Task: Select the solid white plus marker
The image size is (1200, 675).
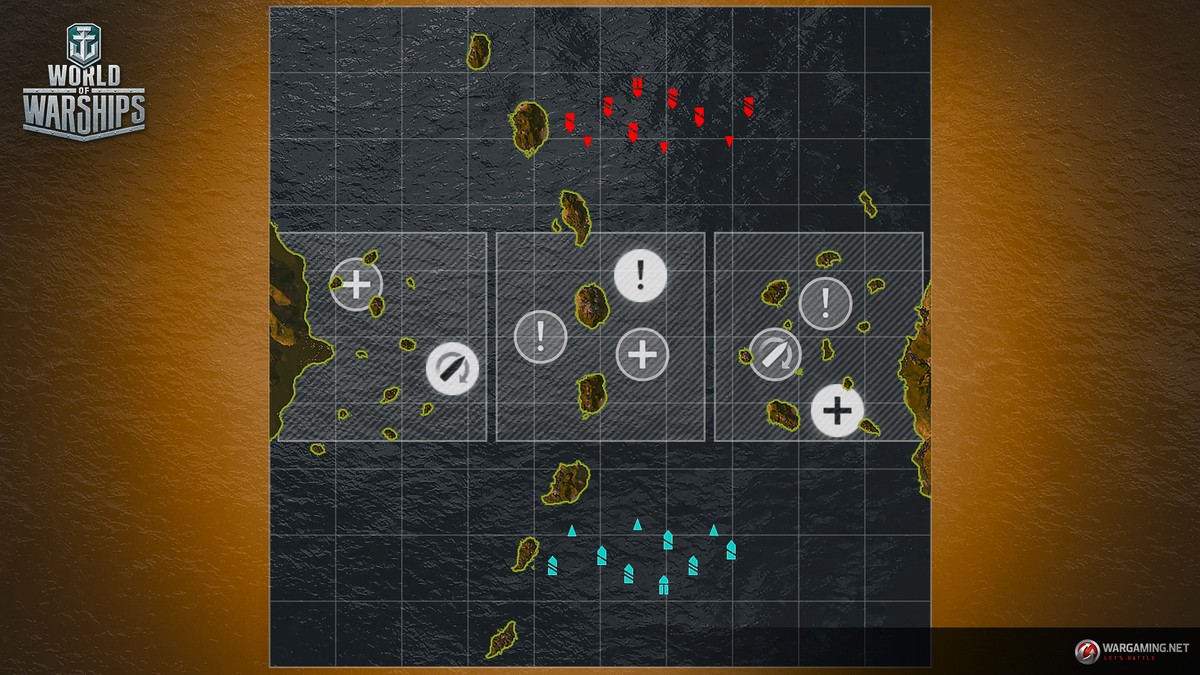Action: pos(837,410)
